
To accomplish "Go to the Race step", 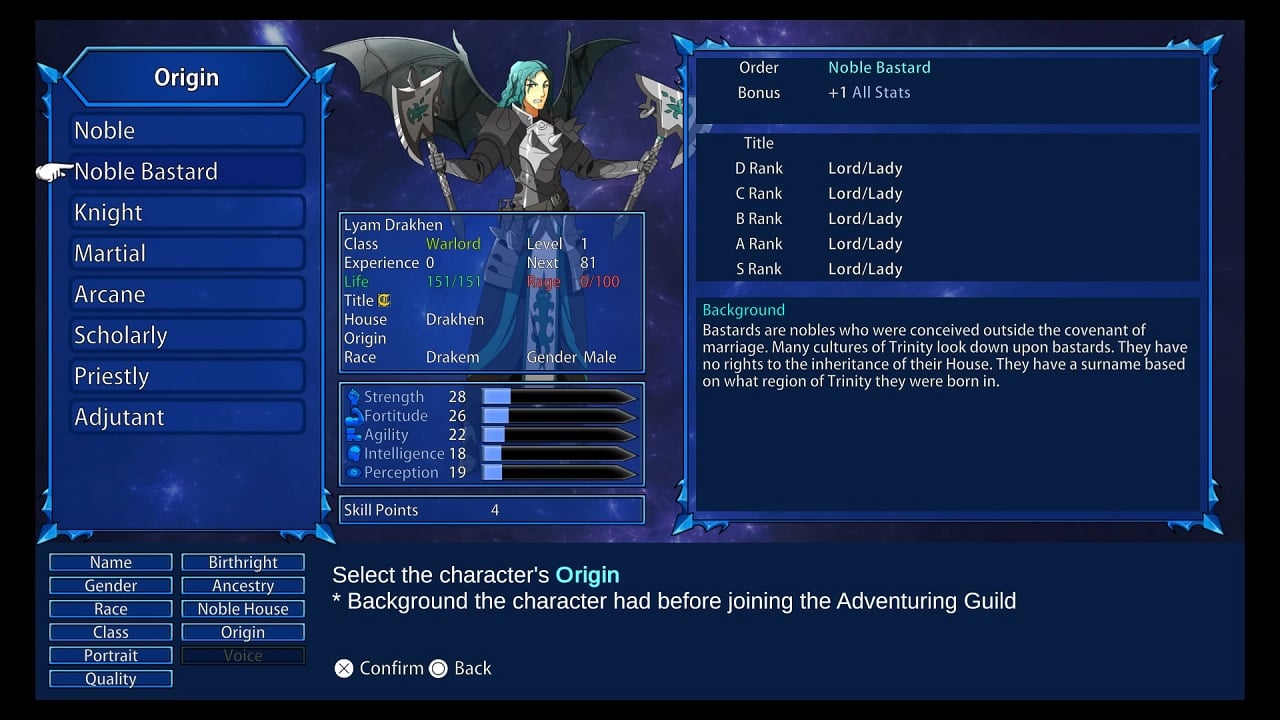I will point(111,609).
